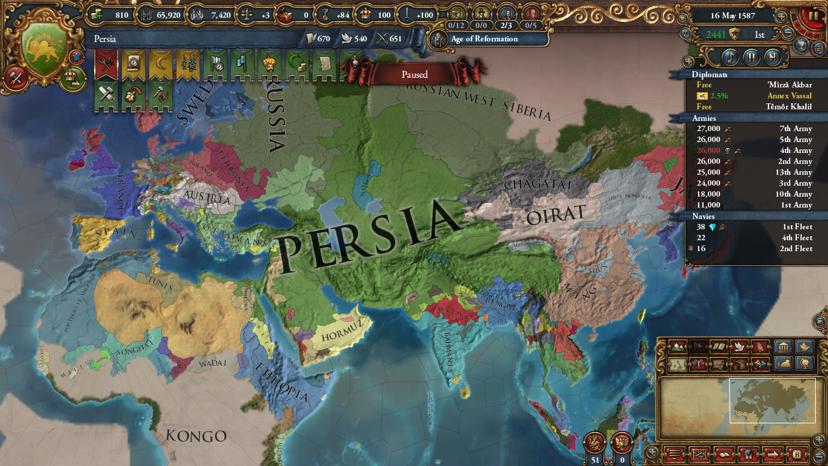The width and height of the screenshot is (828, 466).
Task: Click the paused game banner
Action: click(414, 74)
